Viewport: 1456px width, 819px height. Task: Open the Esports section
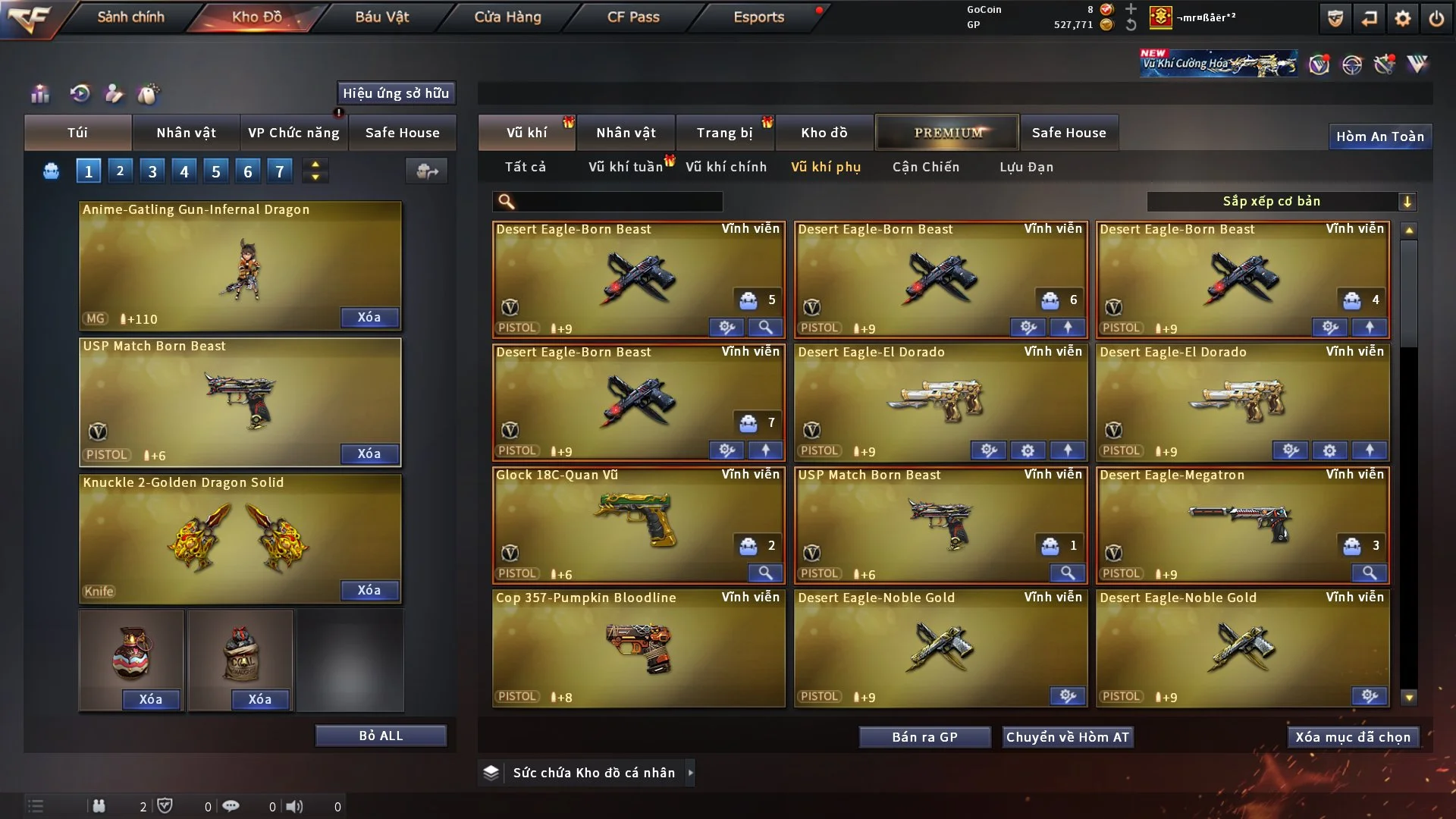click(758, 17)
